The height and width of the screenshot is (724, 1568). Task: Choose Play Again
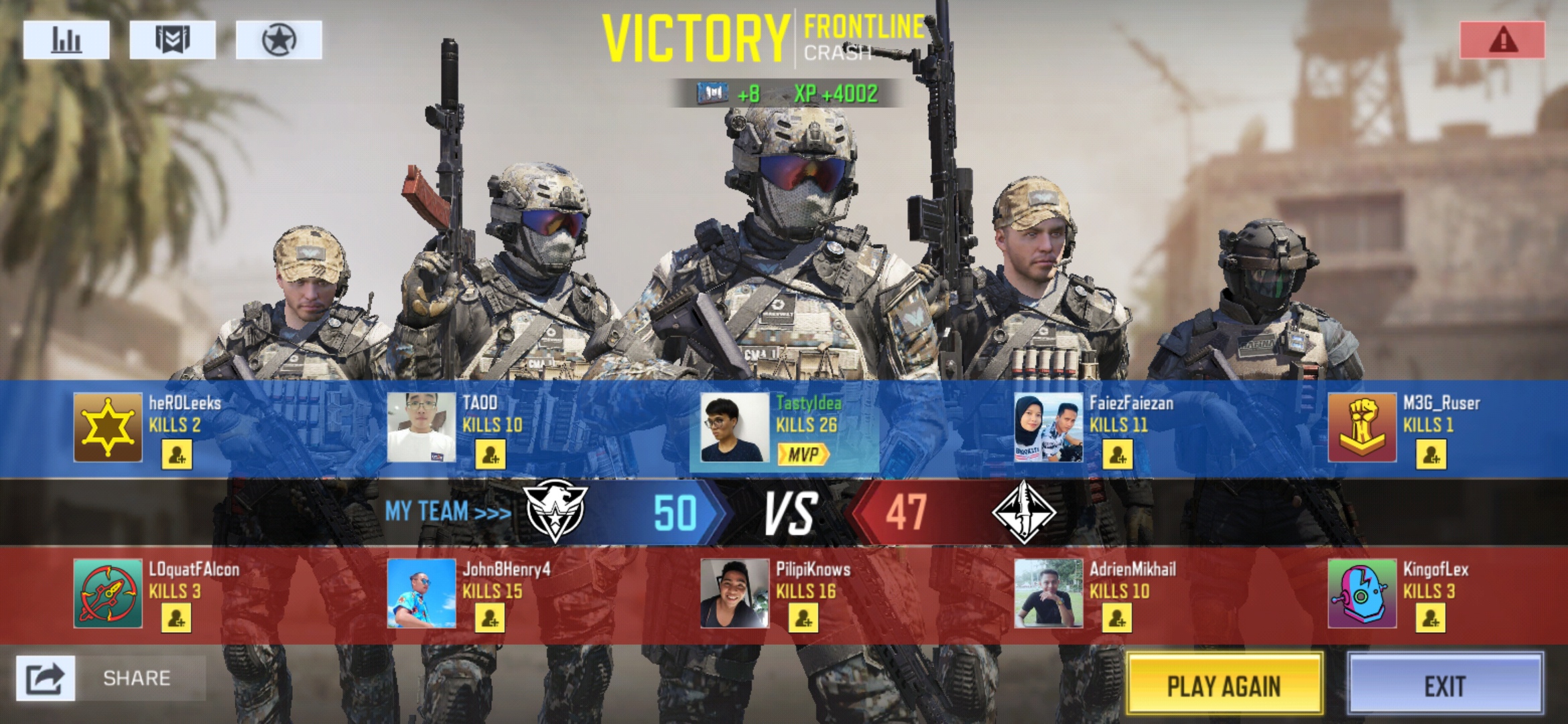(1224, 685)
